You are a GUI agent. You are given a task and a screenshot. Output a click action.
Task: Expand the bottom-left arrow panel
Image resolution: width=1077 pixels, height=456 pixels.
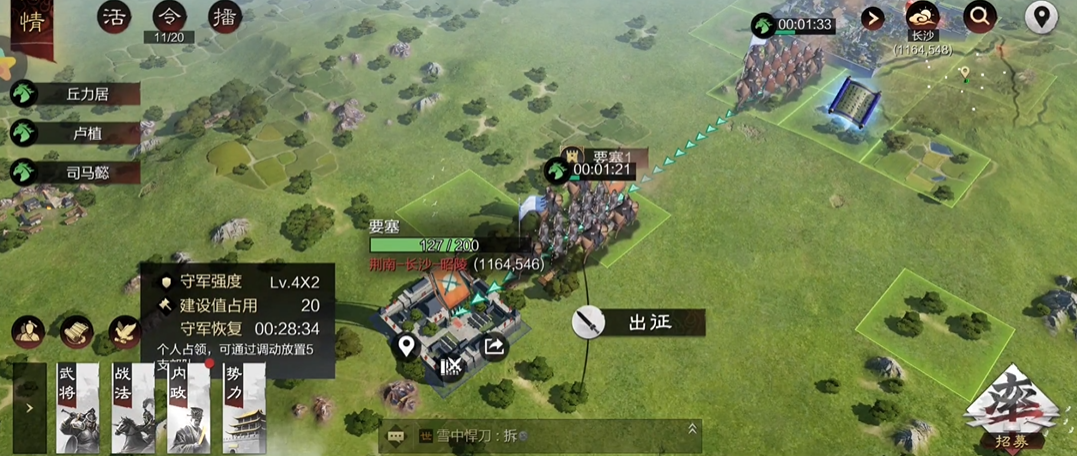[29, 407]
